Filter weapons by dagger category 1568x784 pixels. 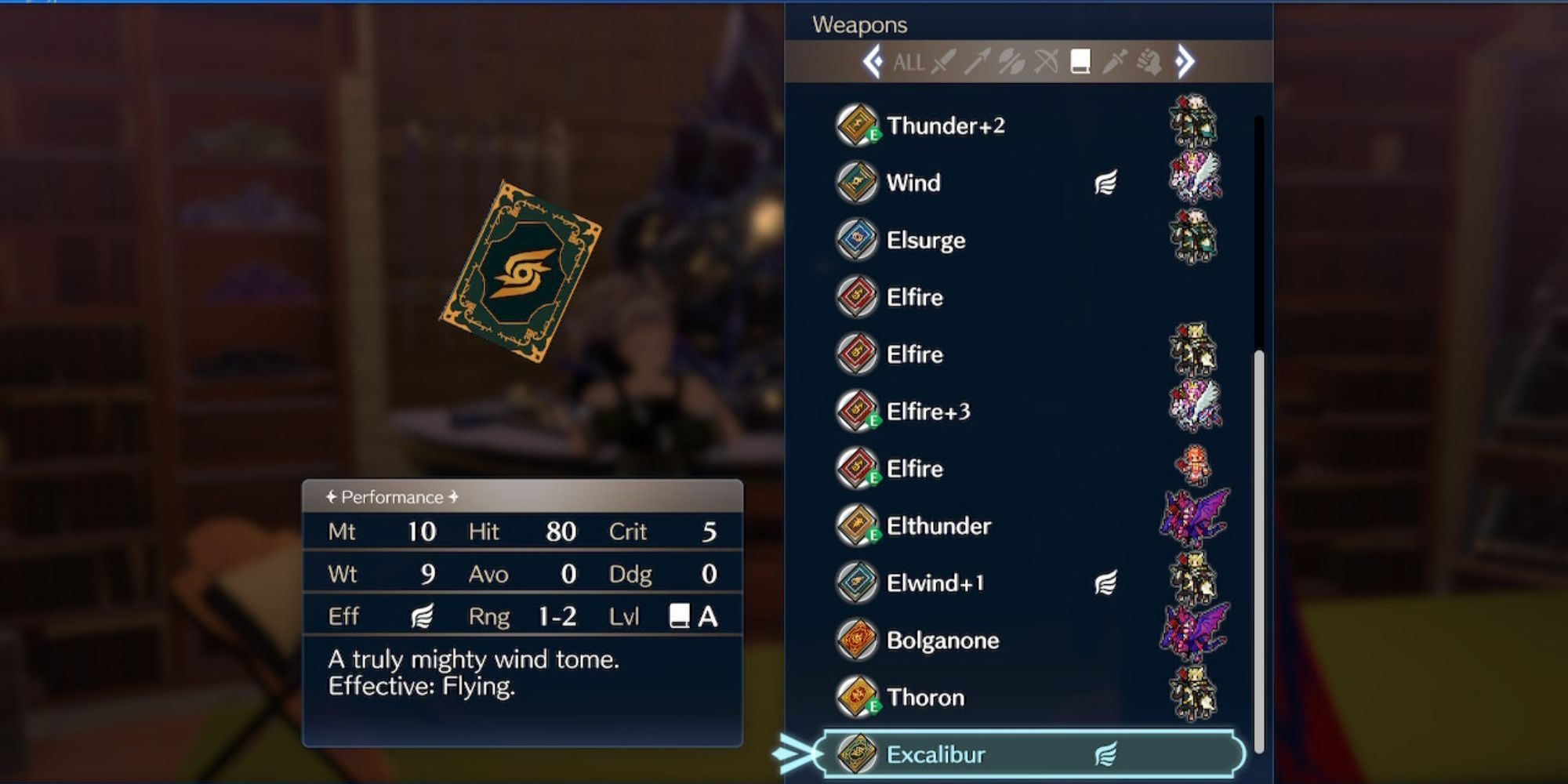1114,61
